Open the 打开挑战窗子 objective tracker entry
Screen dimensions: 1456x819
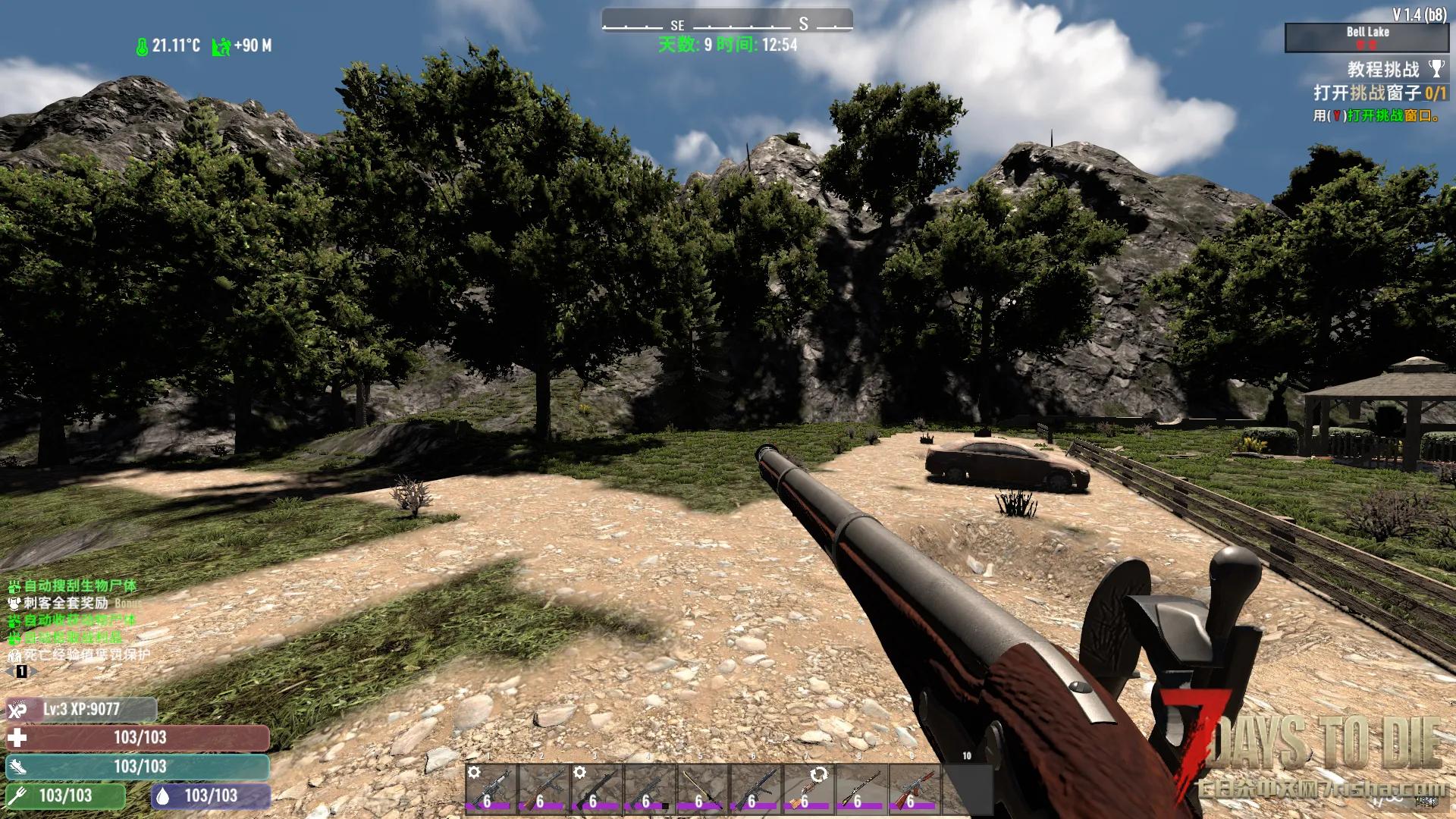[1379, 93]
